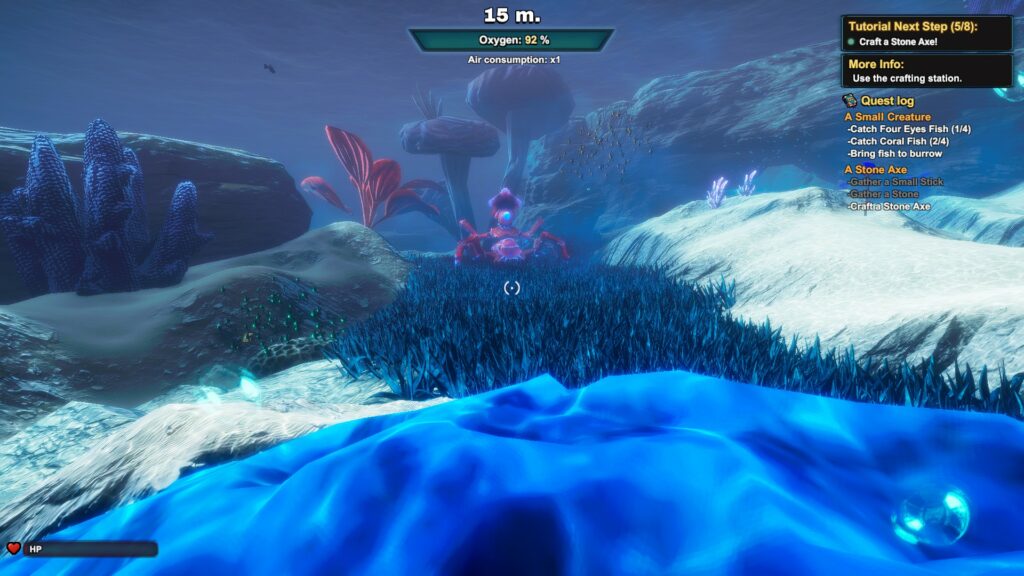Click the Tutorial Next Step panel
The image size is (1024, 576).
point(927,33)
